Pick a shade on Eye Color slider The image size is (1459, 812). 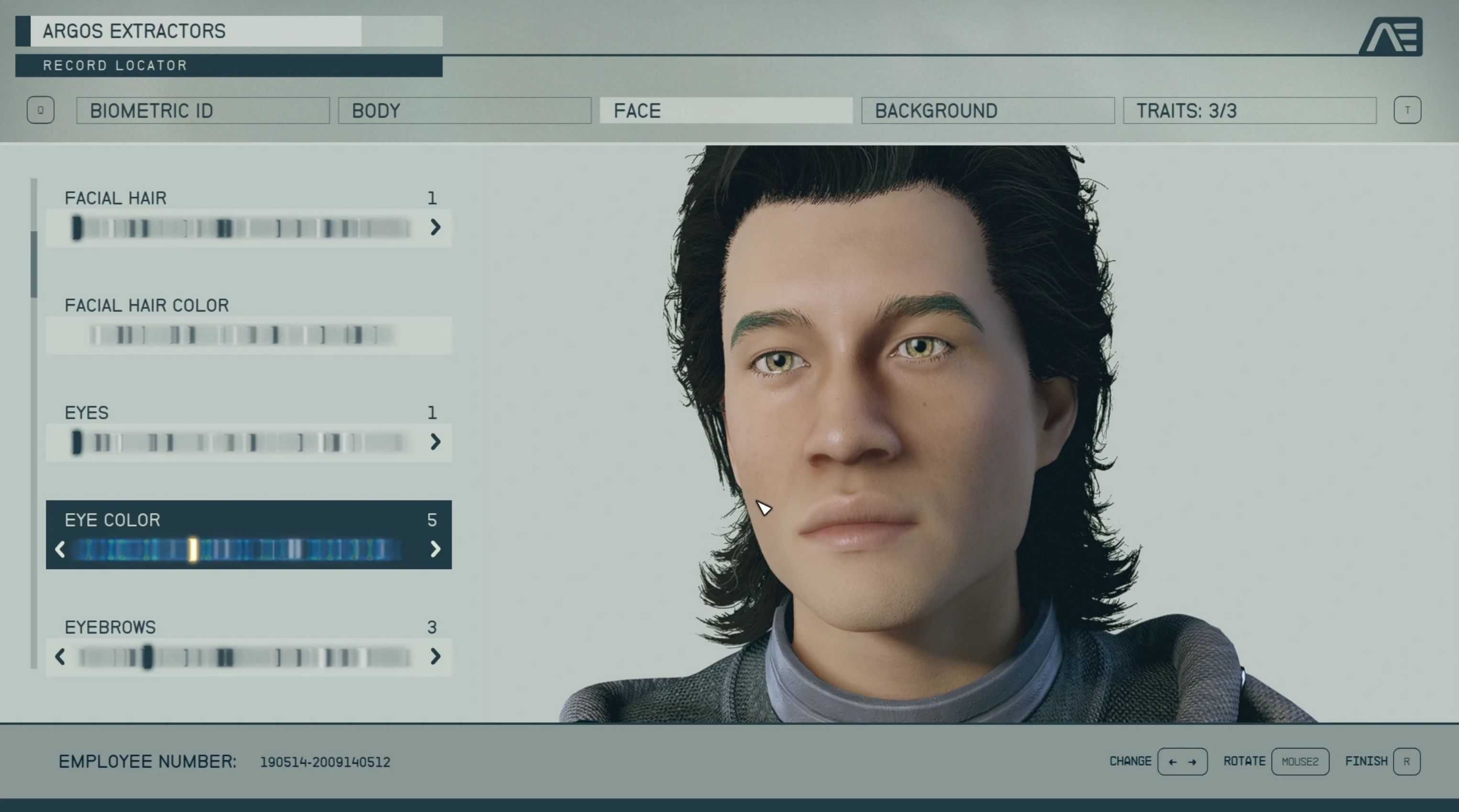(x=243, y=549)
